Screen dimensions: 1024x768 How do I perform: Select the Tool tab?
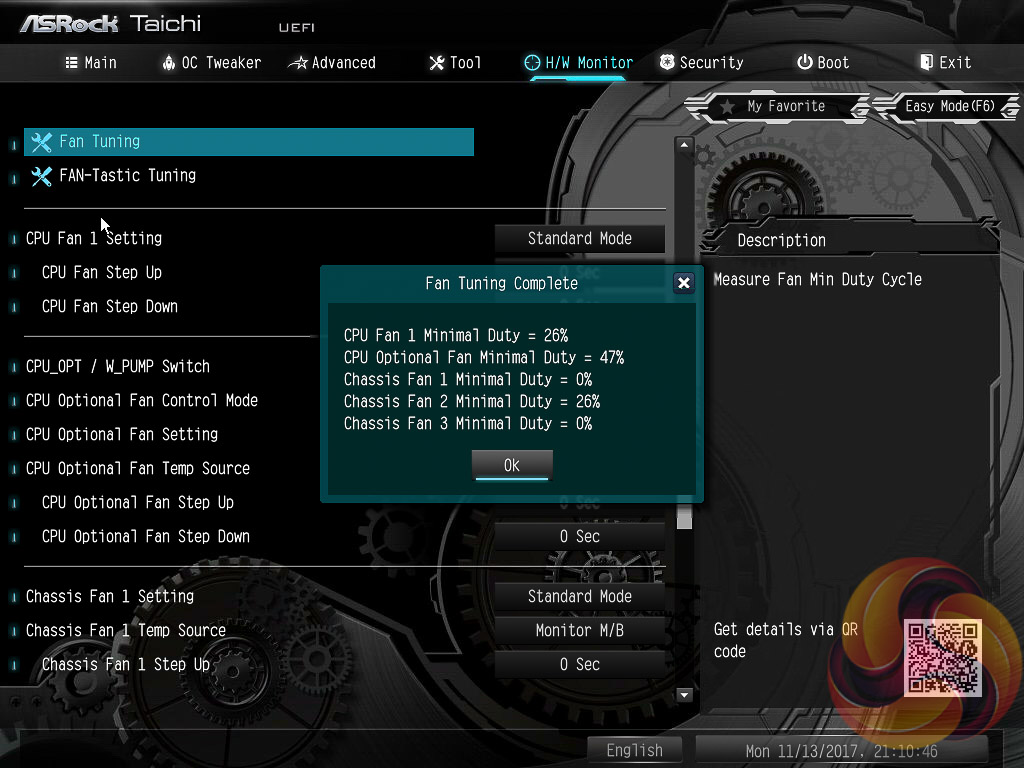pos(455,62)
